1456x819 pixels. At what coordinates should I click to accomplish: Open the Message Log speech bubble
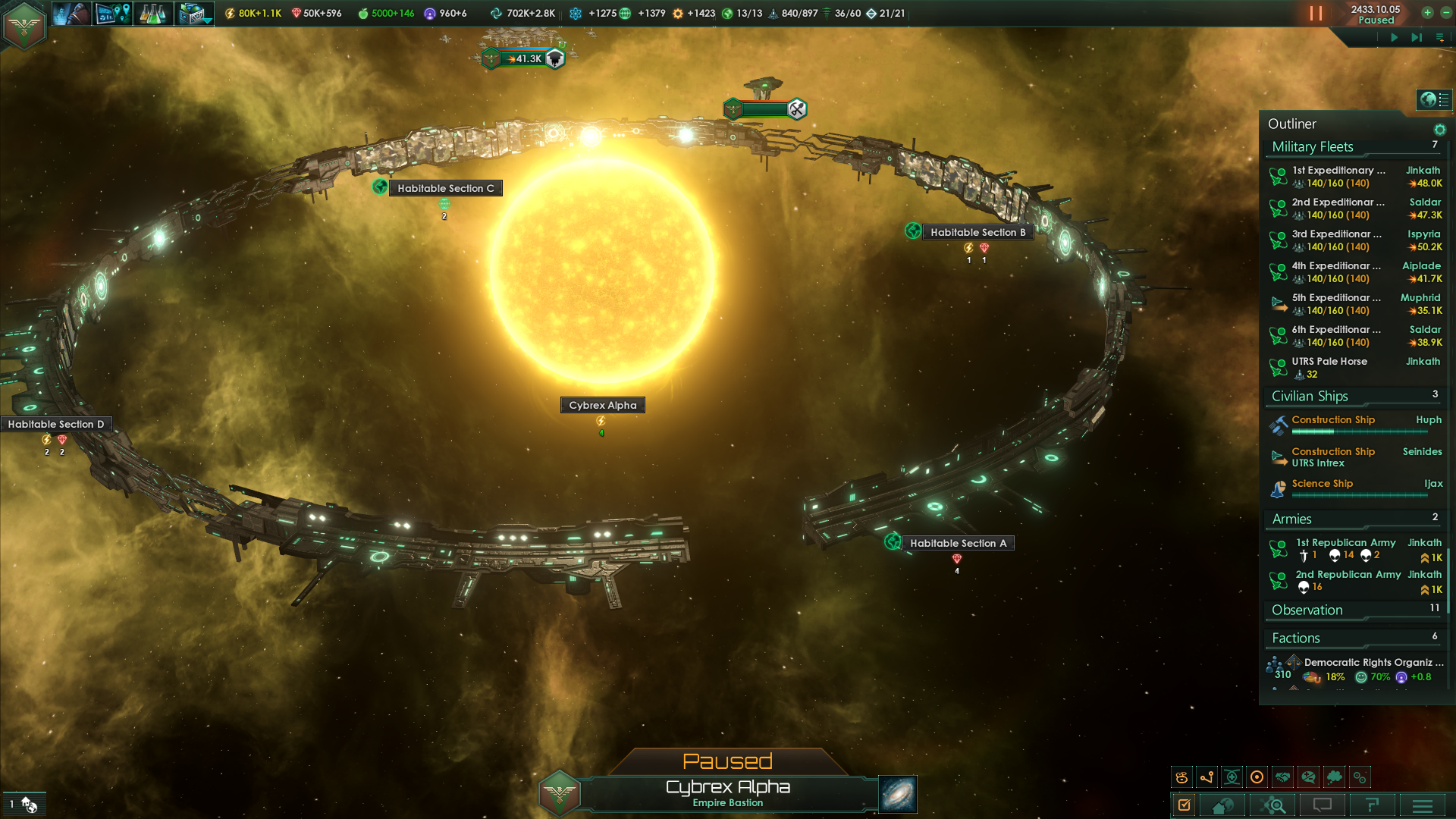click(1321, 805)
